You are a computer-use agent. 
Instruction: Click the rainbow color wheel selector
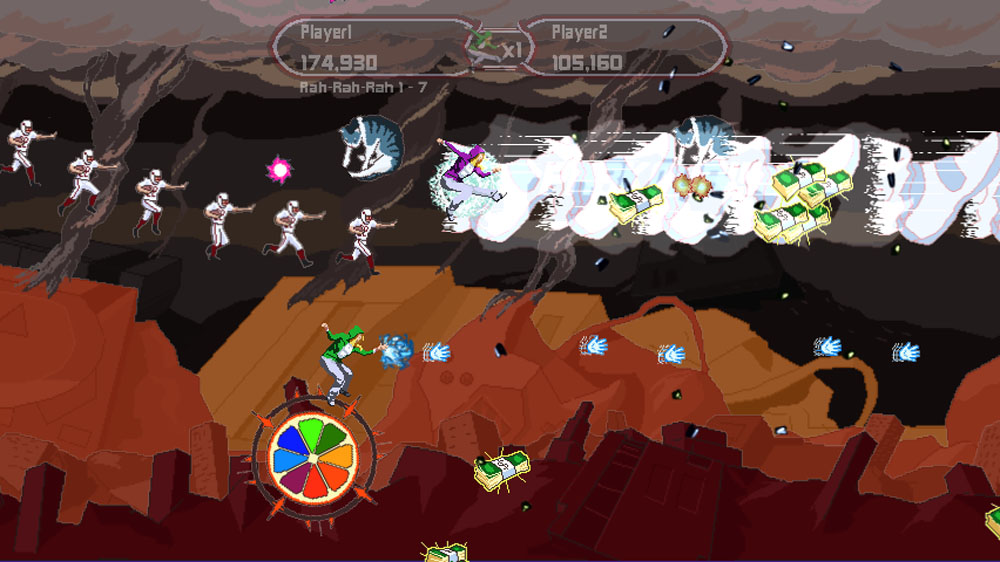click(312, 460)
